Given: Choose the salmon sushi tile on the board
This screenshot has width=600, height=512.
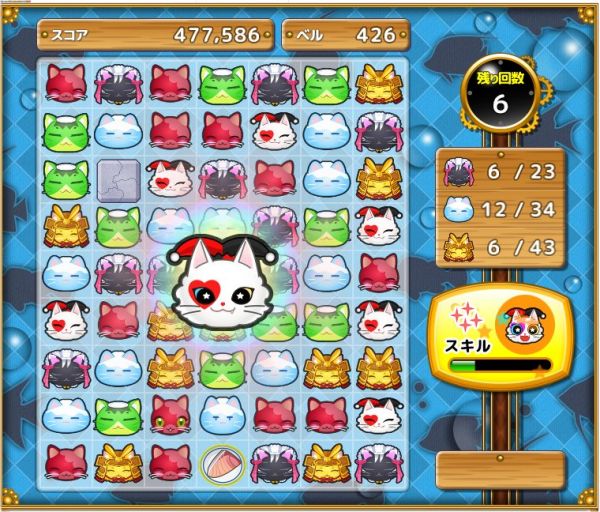Looking at the screenshot, I should (221, 462).
